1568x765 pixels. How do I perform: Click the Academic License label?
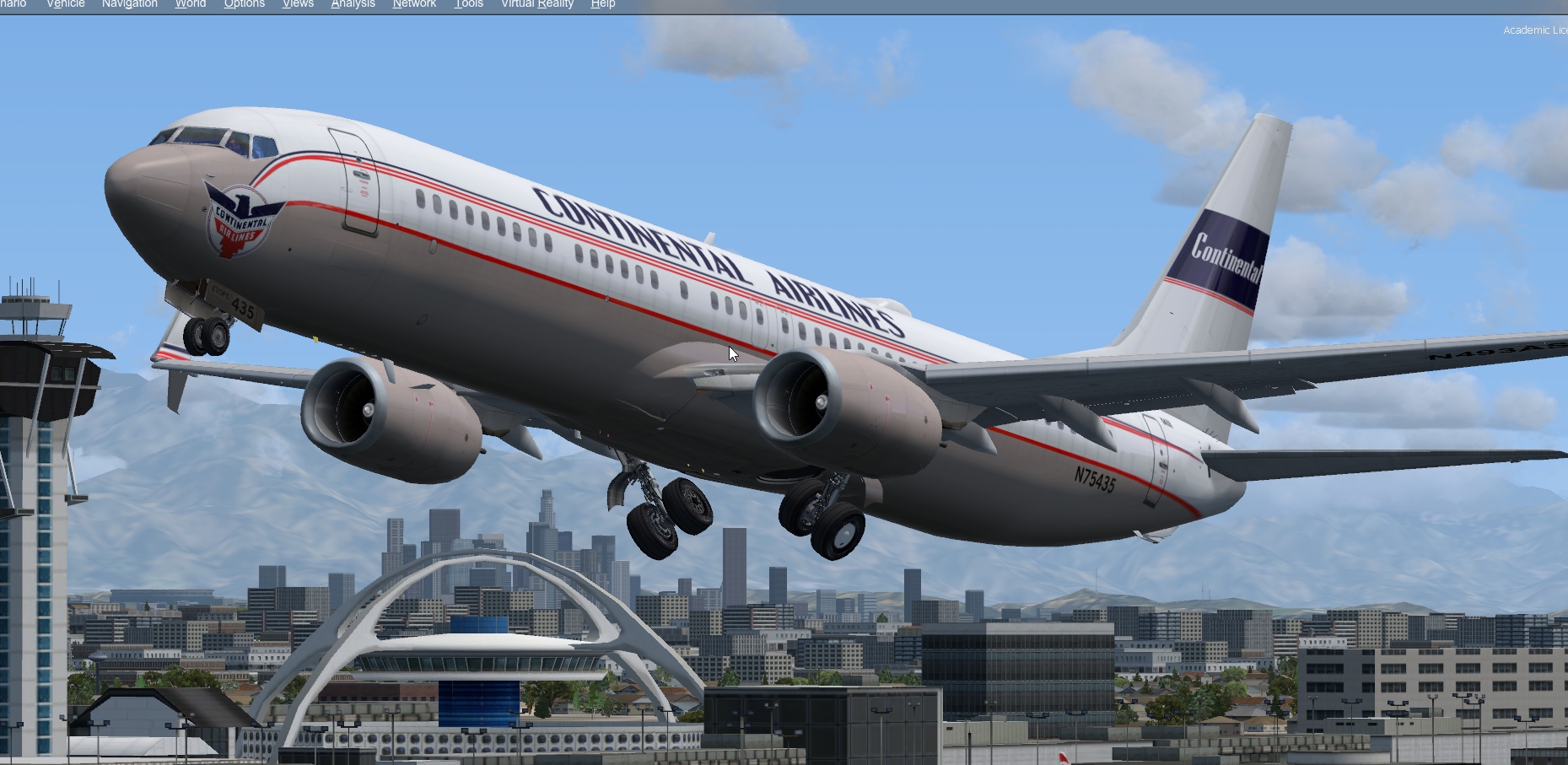point(1535,30)
